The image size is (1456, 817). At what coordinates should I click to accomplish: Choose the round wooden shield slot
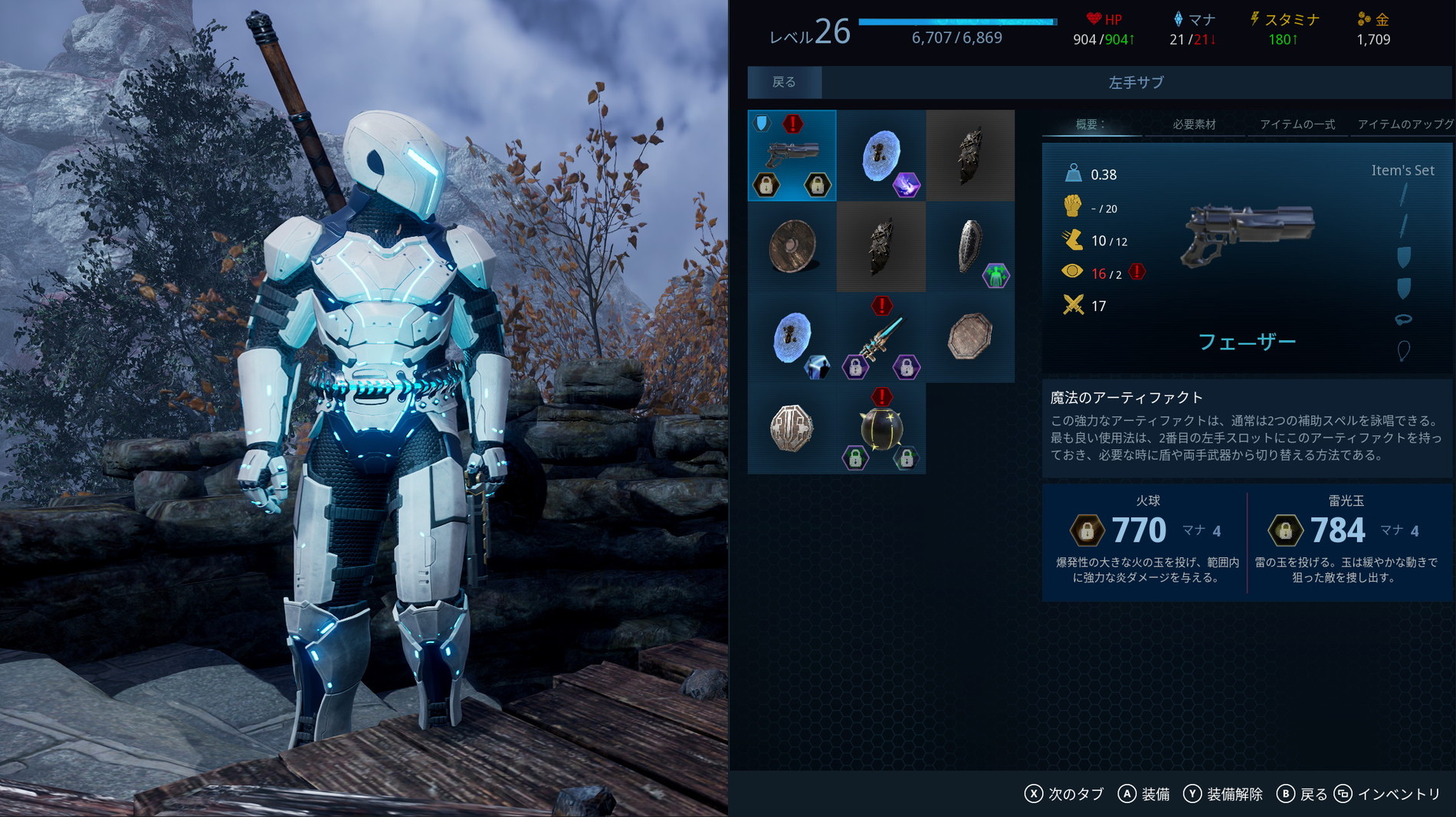[x=792, y=247]
